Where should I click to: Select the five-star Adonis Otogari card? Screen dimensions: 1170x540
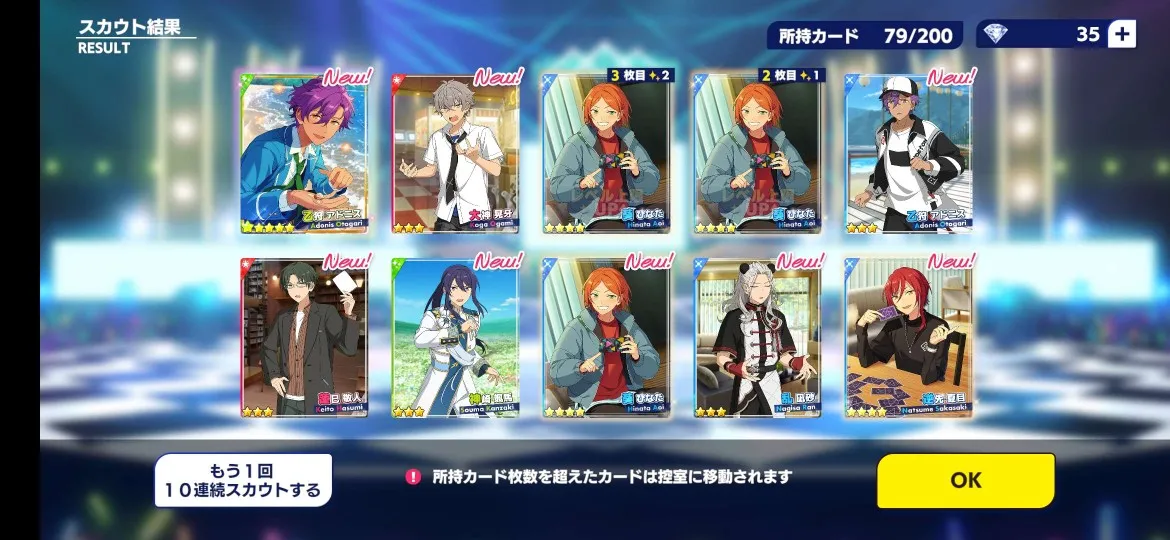point(303,153)
